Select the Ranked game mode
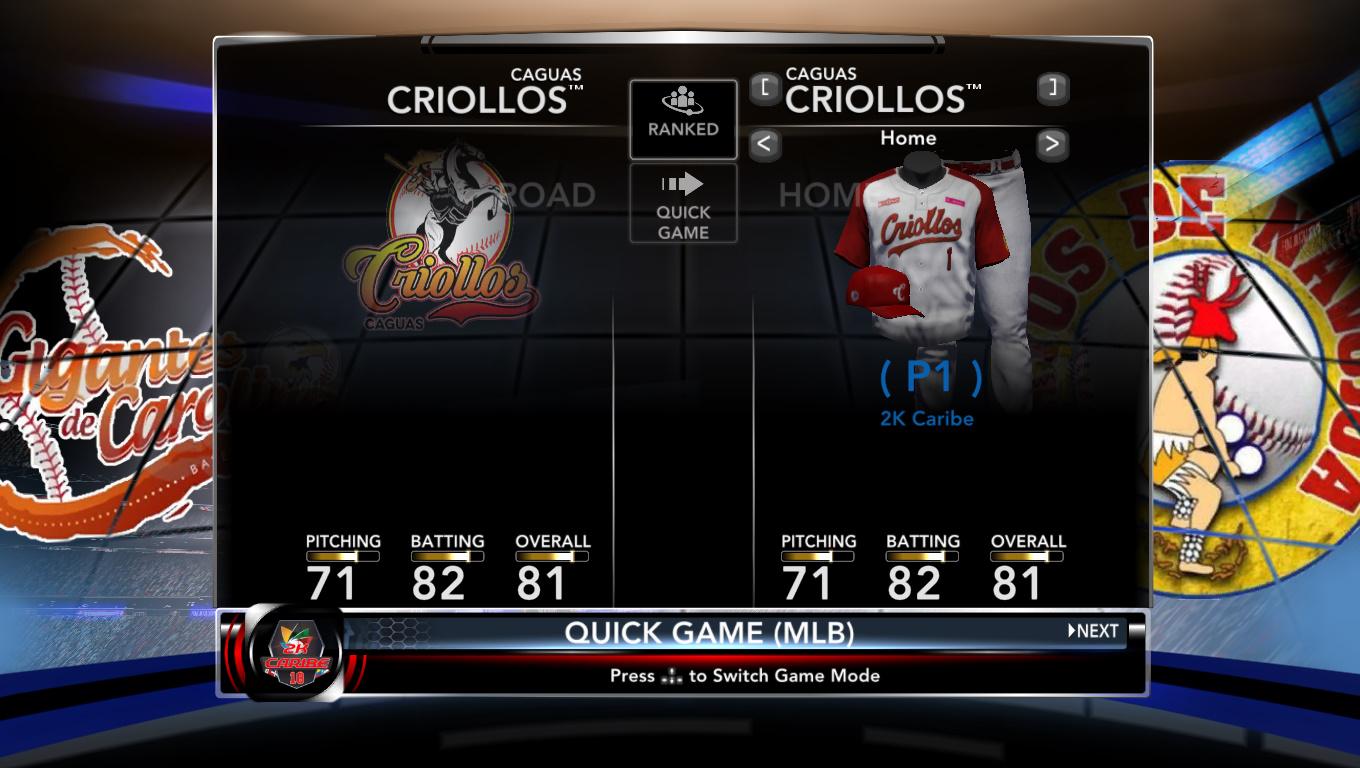Viewport: 1360px width, 768px height. 683,119
